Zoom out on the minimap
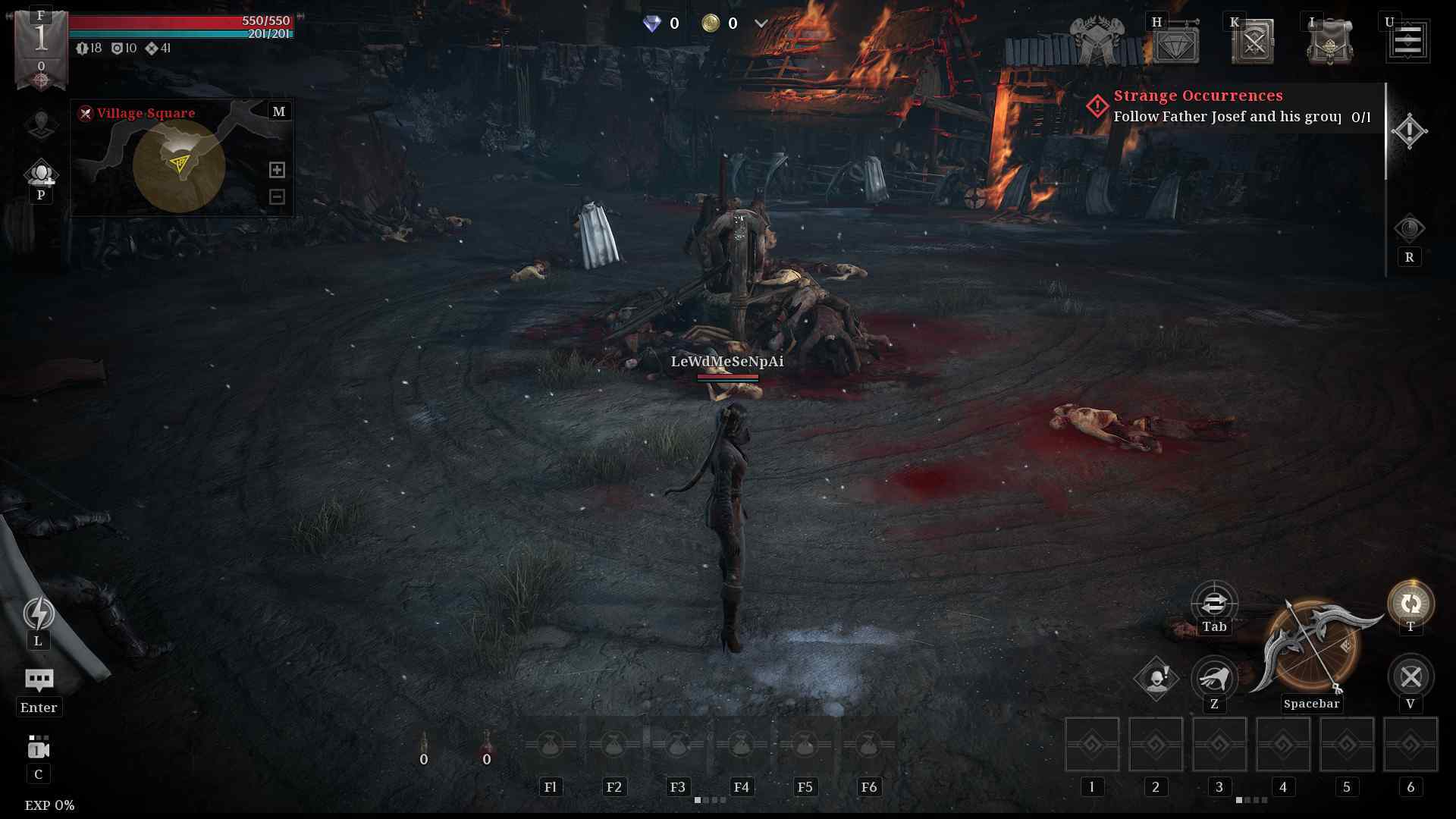 pos(277,196)
